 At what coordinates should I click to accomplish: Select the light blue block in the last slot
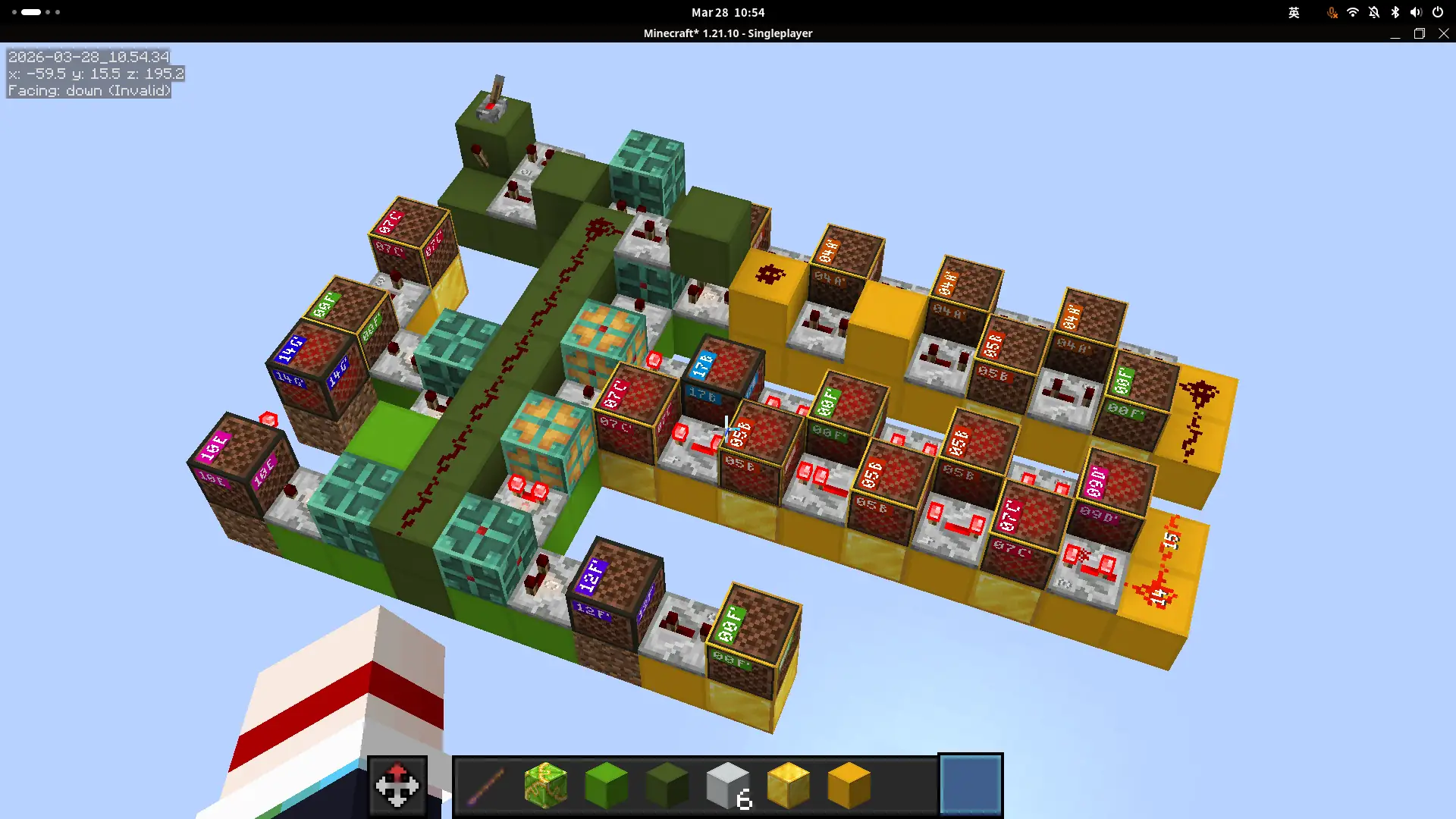970,785
